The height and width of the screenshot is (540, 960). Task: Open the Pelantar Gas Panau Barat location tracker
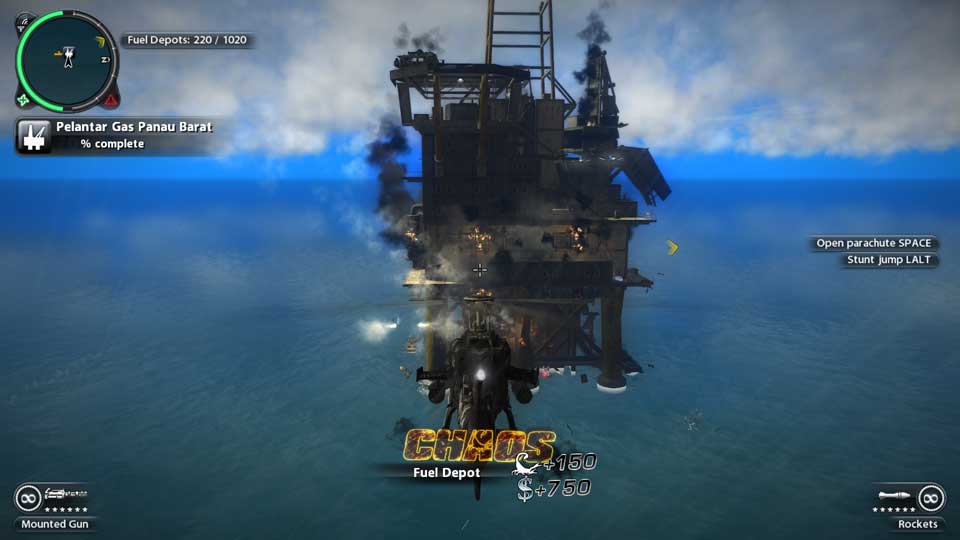coord(134,135)
